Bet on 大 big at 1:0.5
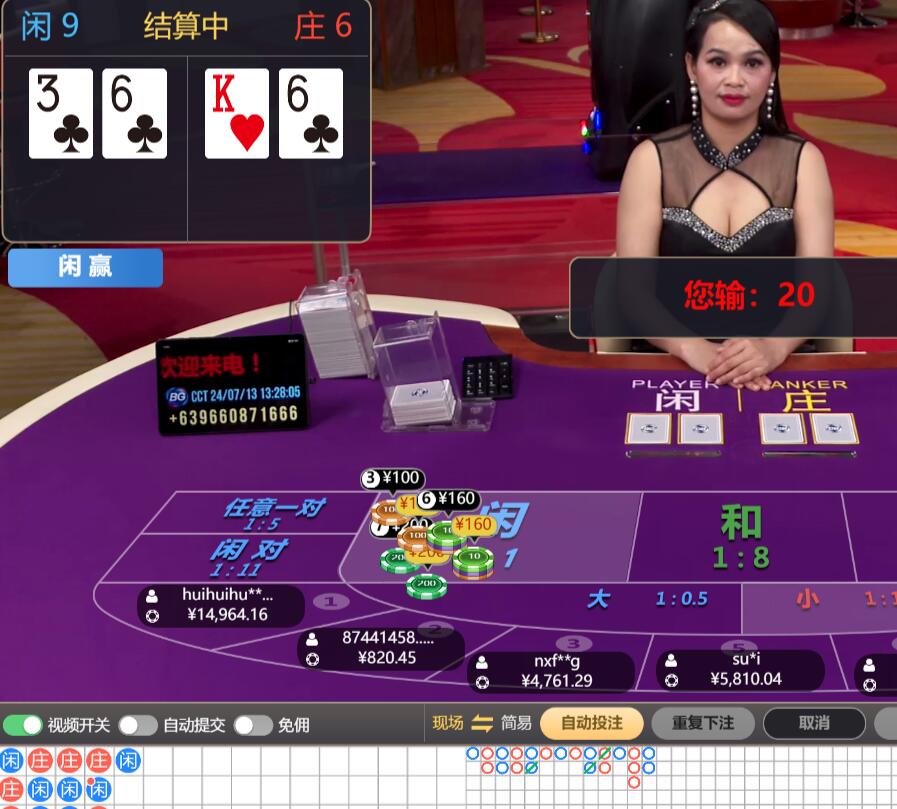Viewport: 897px width, 809px height. [x=640, y=599]
